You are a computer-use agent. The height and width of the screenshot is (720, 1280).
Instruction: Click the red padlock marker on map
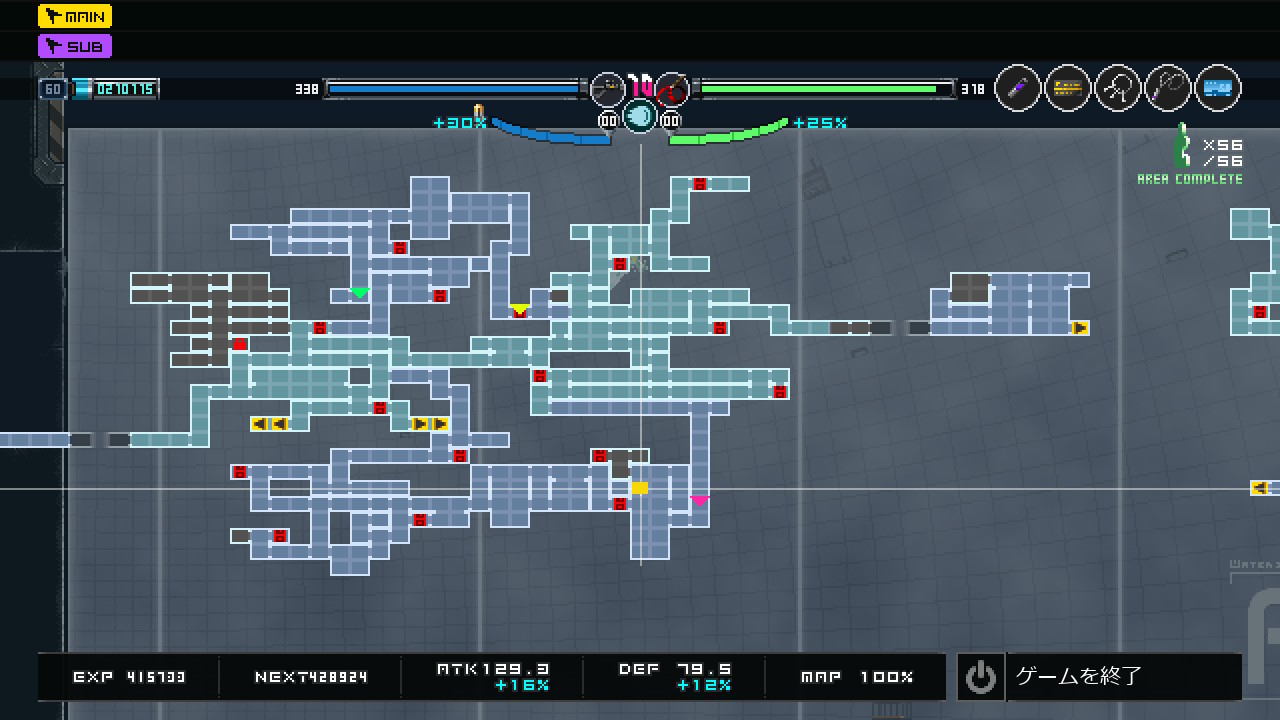click(x=239, y=345)
